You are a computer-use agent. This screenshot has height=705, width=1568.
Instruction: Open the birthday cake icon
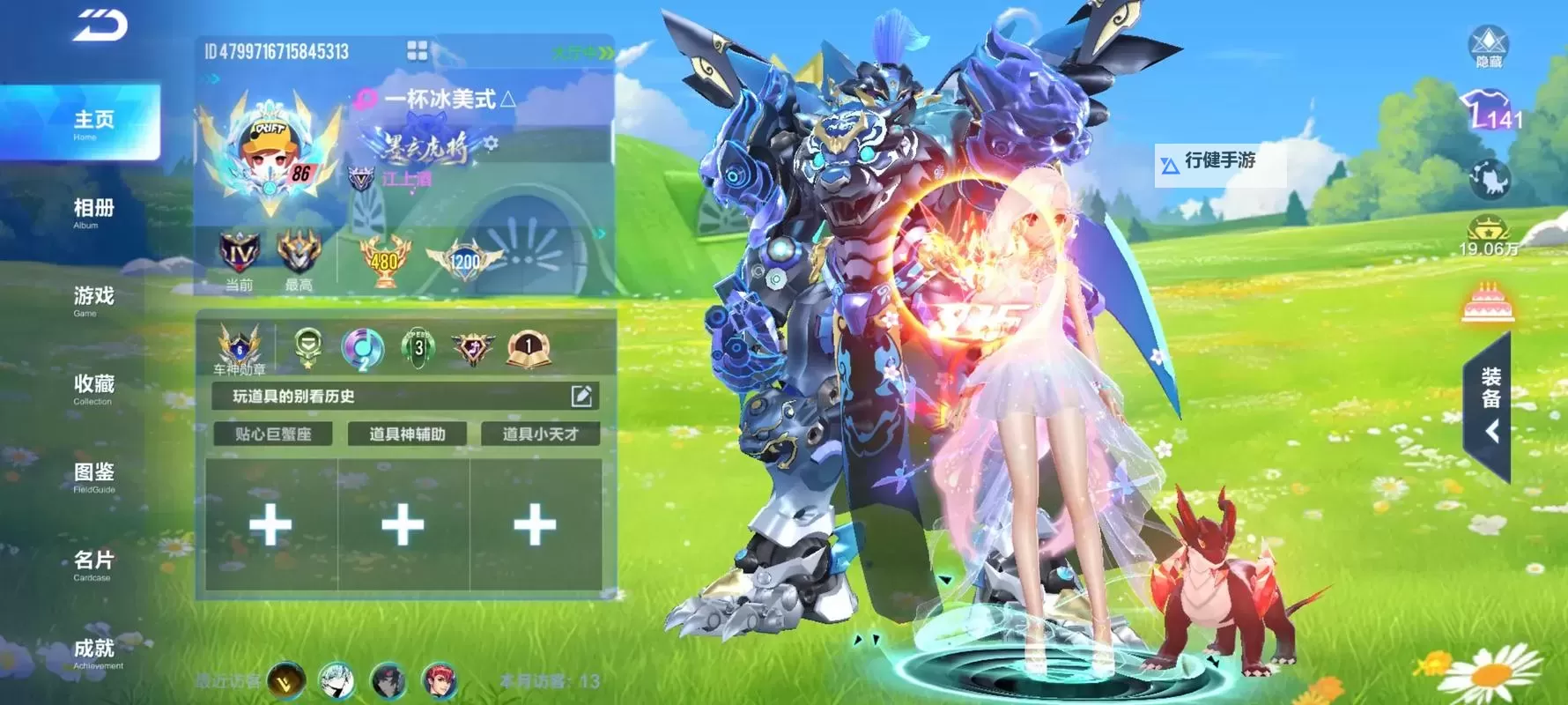click(x=1488, y=303)
